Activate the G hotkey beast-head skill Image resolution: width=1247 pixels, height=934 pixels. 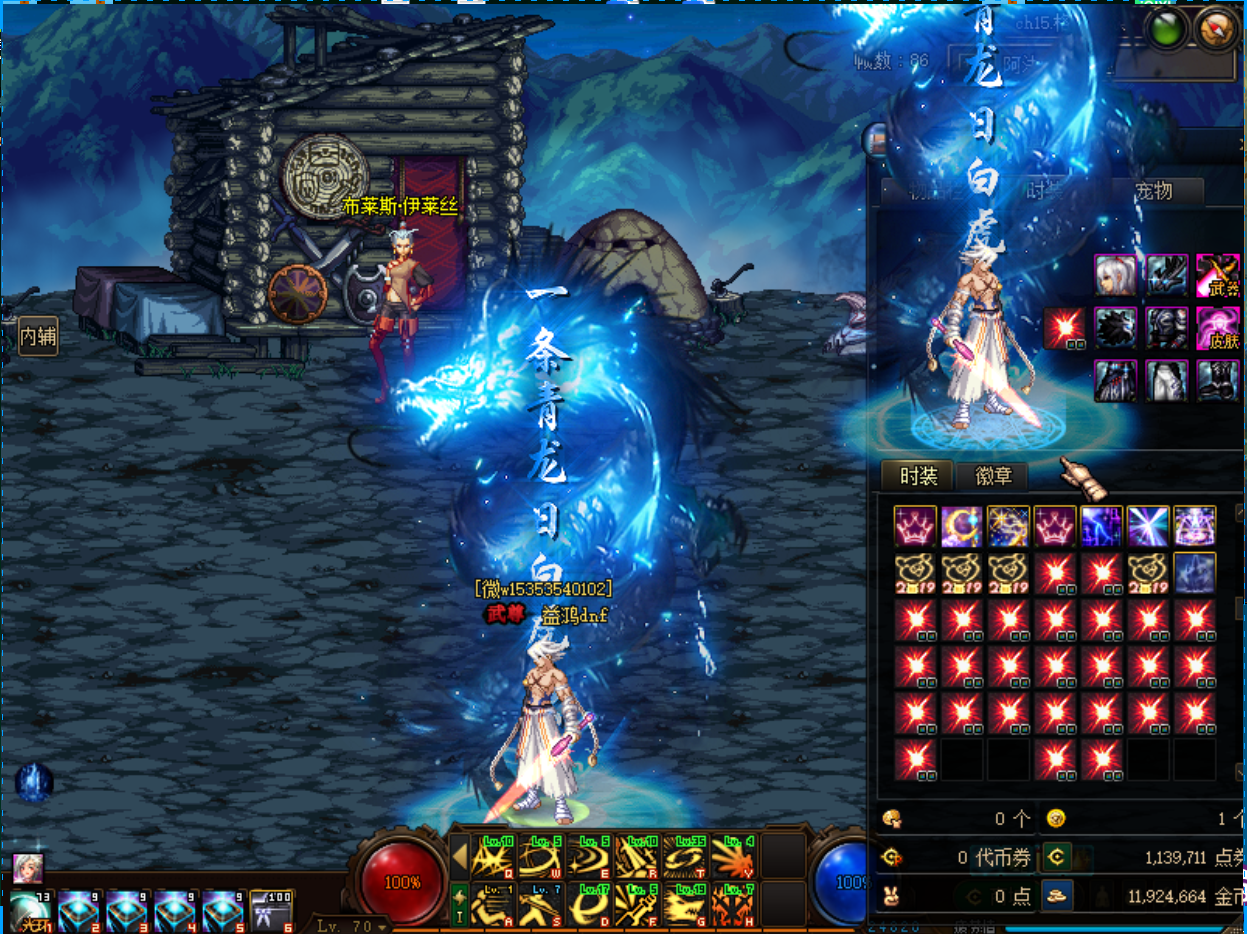(x=685, y=903)
